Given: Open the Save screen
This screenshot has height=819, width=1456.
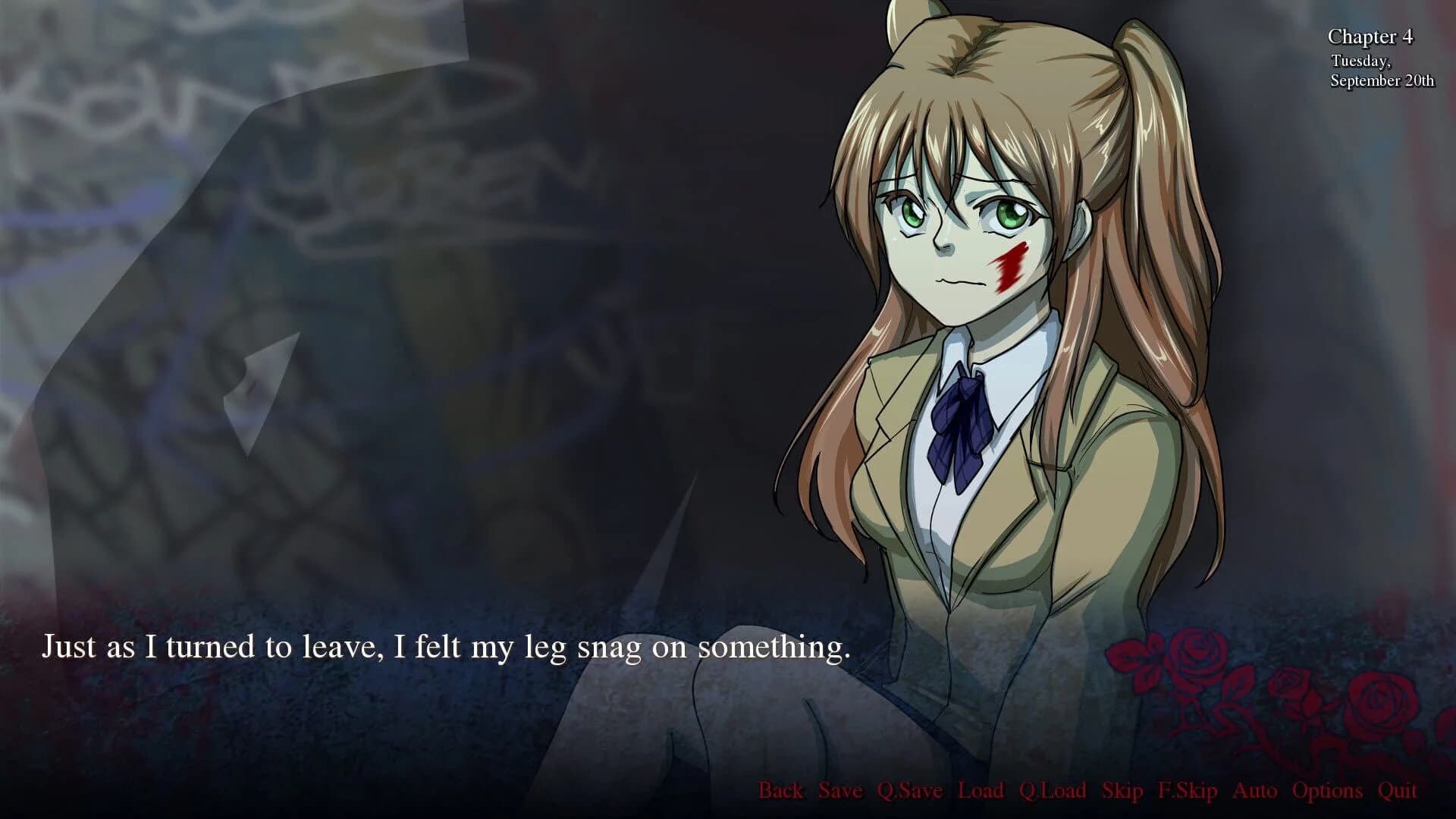Looking at the screenshot, I should tap(839, 791).
